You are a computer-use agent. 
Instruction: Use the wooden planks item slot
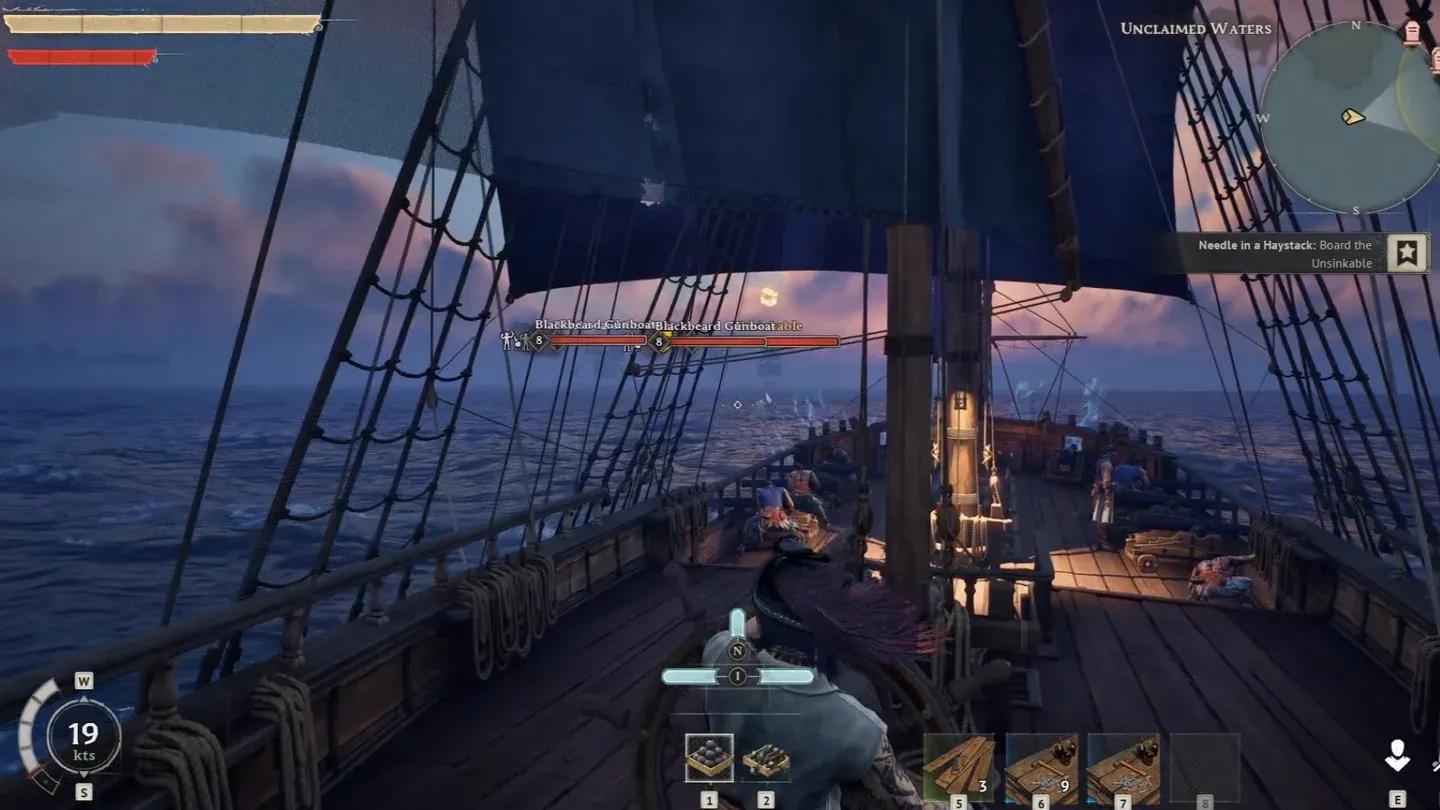[959, 768]
